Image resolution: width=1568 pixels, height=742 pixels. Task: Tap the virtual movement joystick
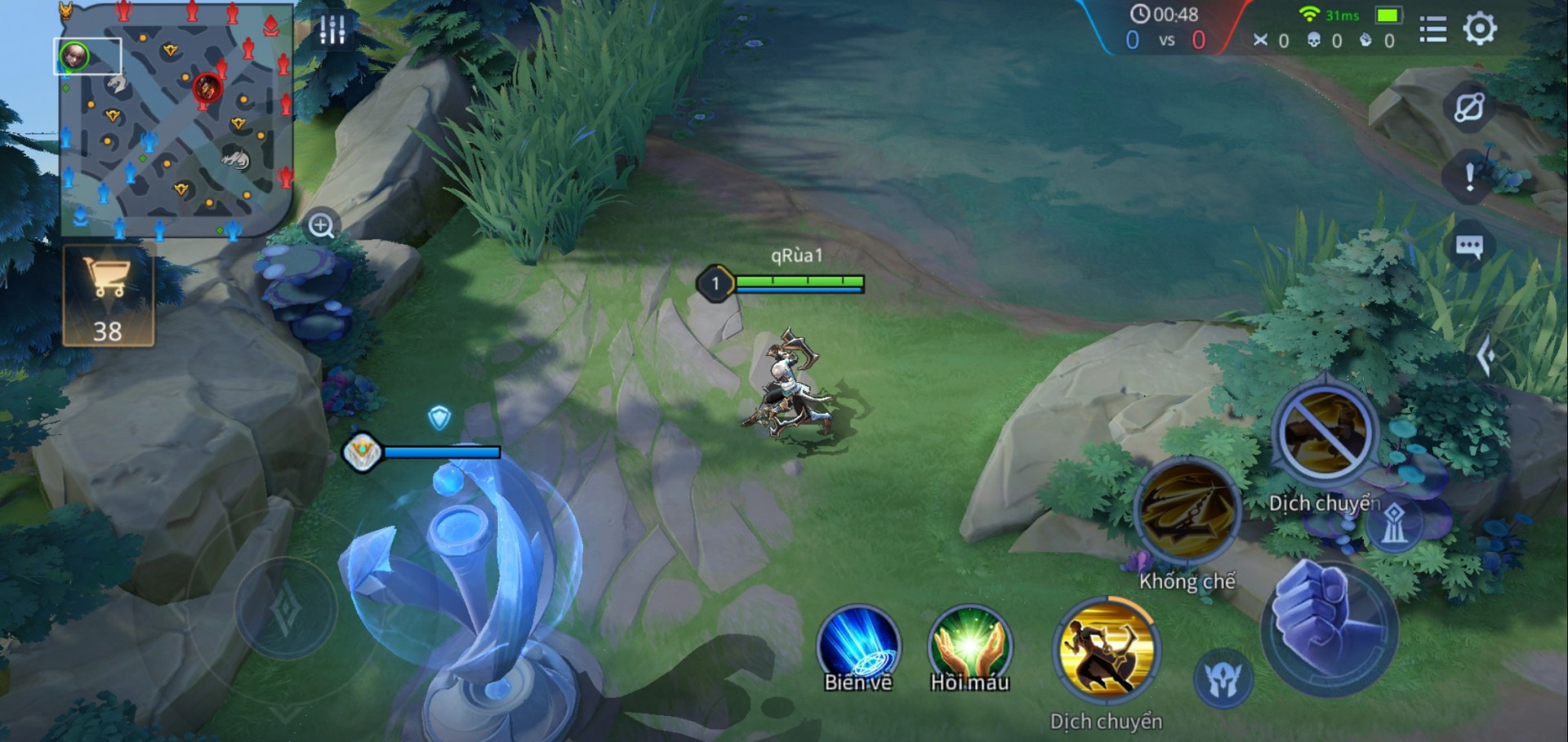pos(286,608)
